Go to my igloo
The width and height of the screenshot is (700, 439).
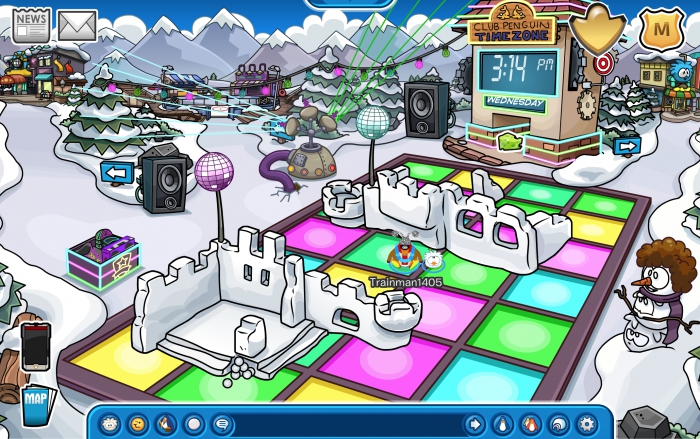click(558, 423)
